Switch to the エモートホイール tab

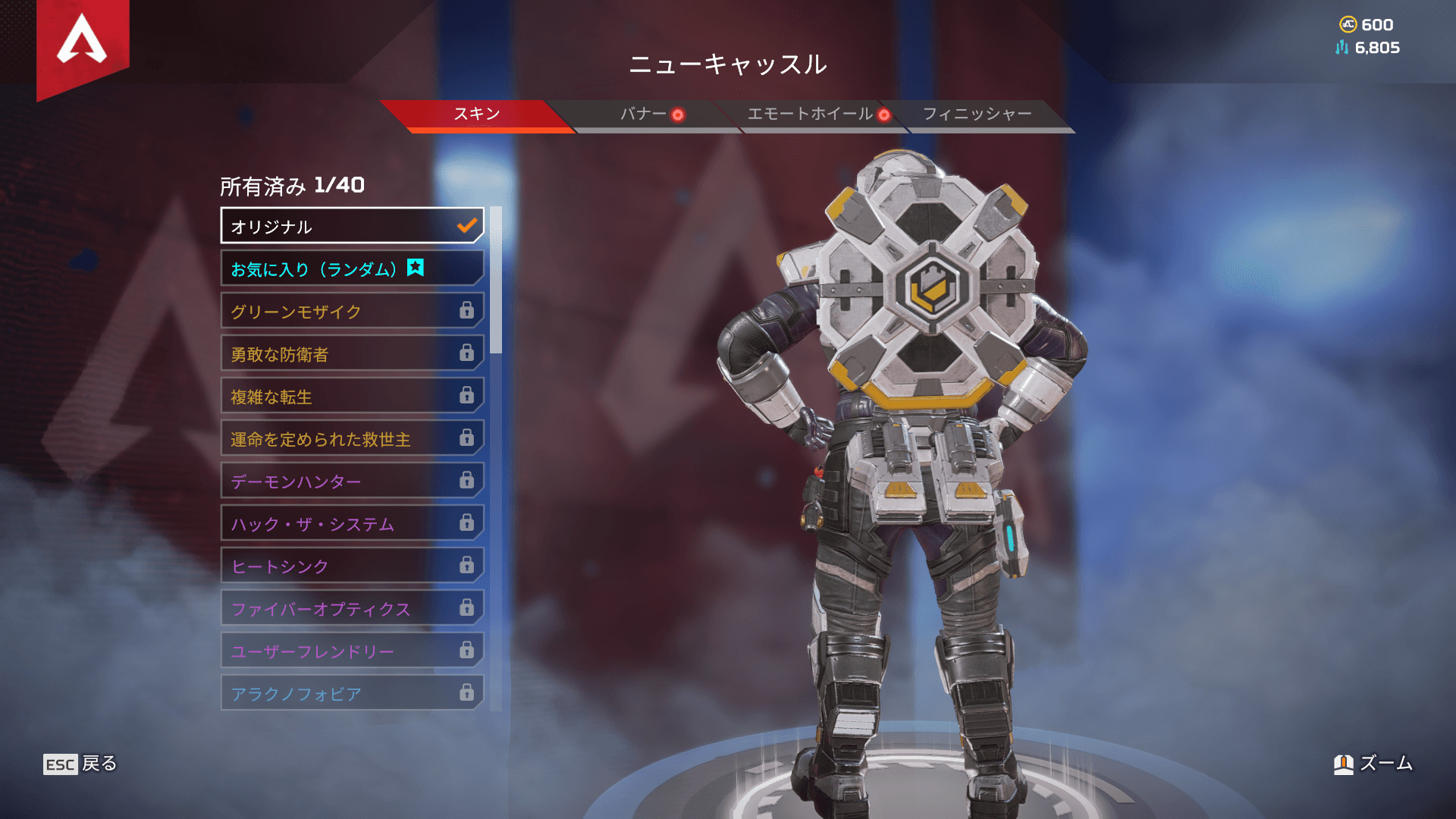(810, 115)
